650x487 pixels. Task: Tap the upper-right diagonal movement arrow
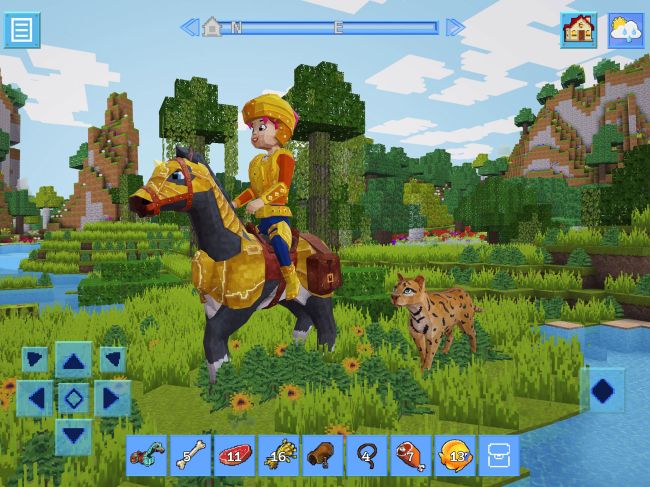click(x=112, y=359)
